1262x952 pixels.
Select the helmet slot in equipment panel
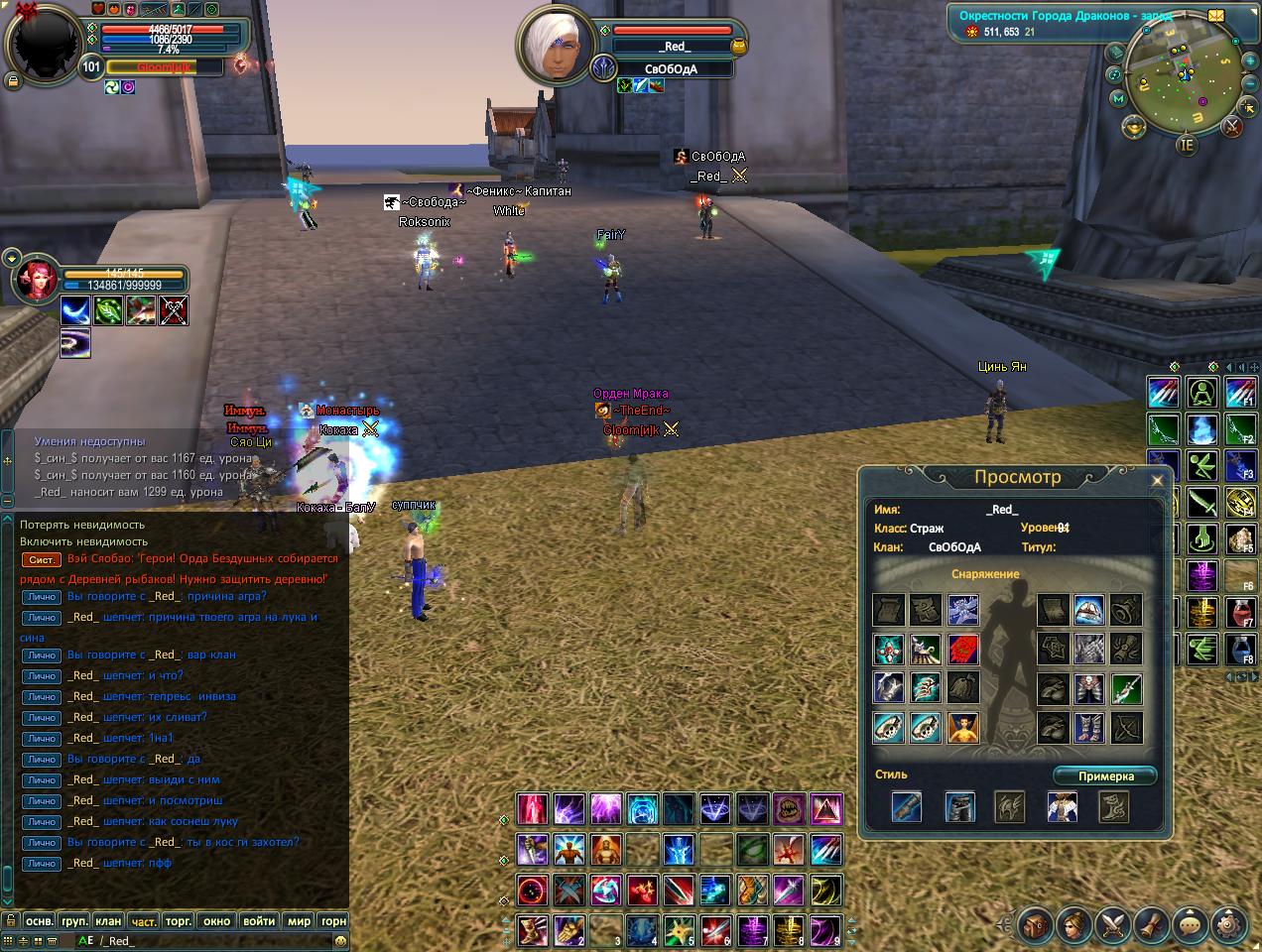point(1090,610)
